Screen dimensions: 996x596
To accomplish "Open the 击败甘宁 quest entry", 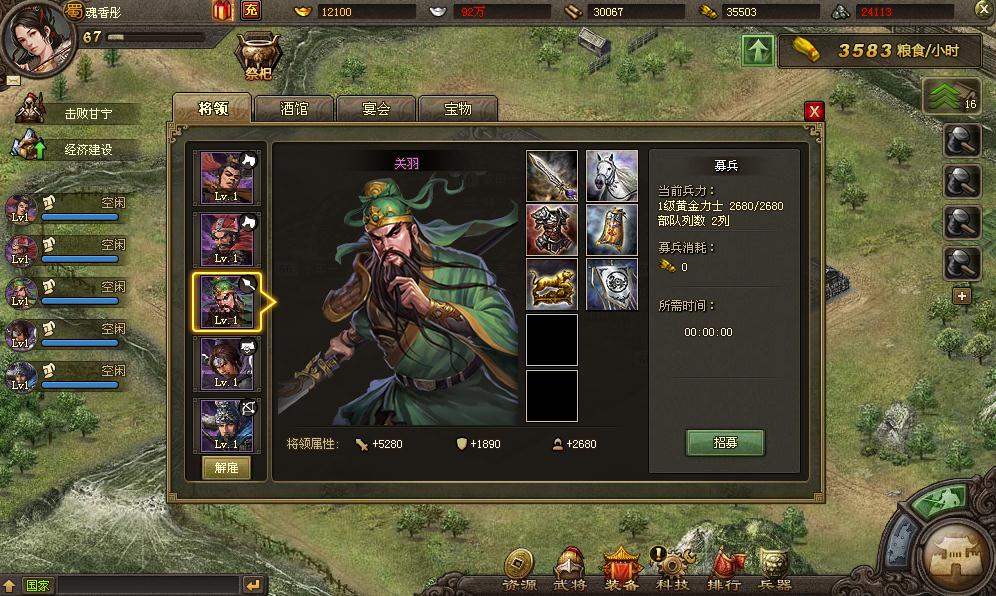I will pos(88,113).
